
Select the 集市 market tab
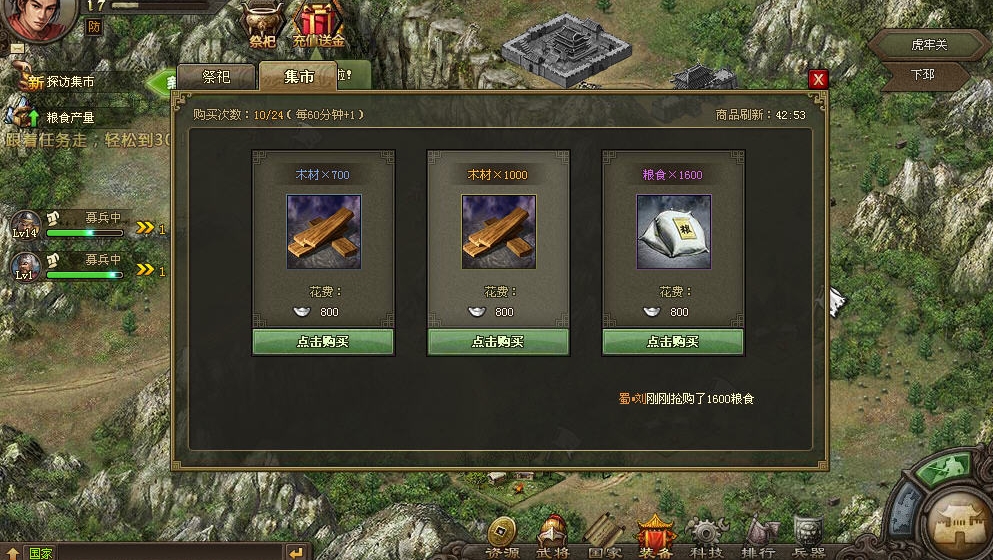[x=298, y=77]
